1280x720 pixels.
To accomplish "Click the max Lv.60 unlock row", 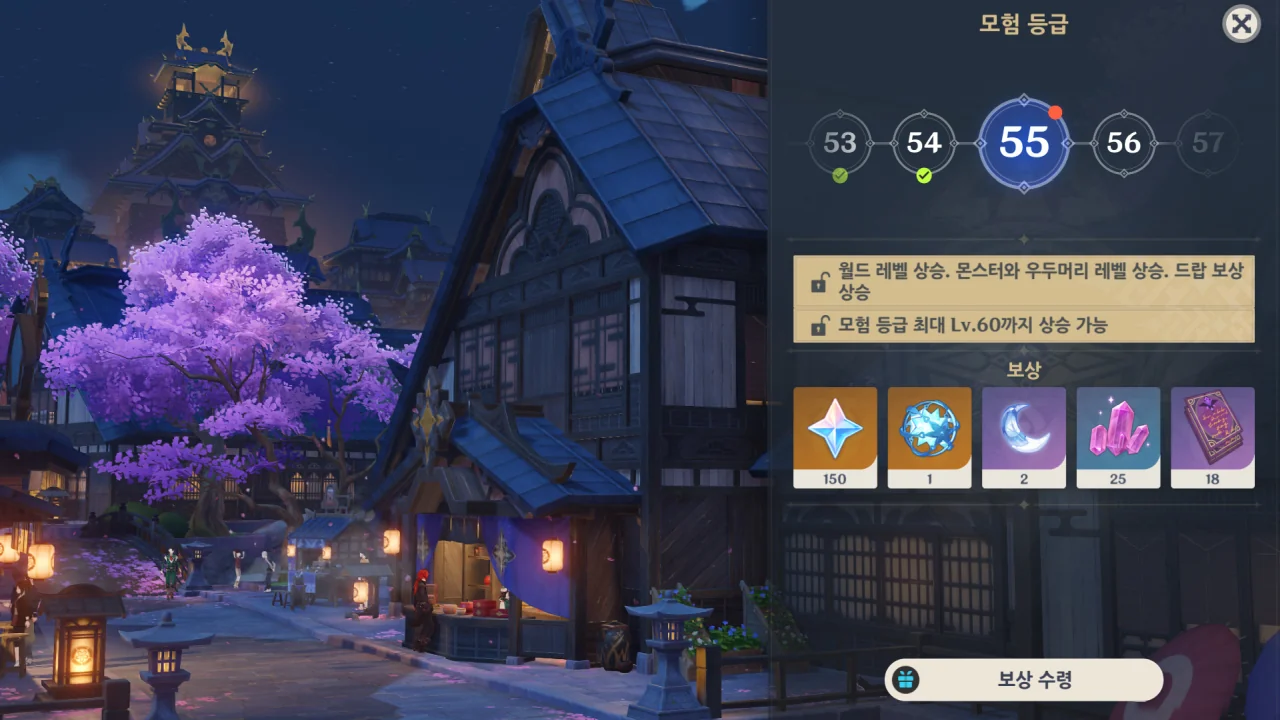I will [1024, 326].
